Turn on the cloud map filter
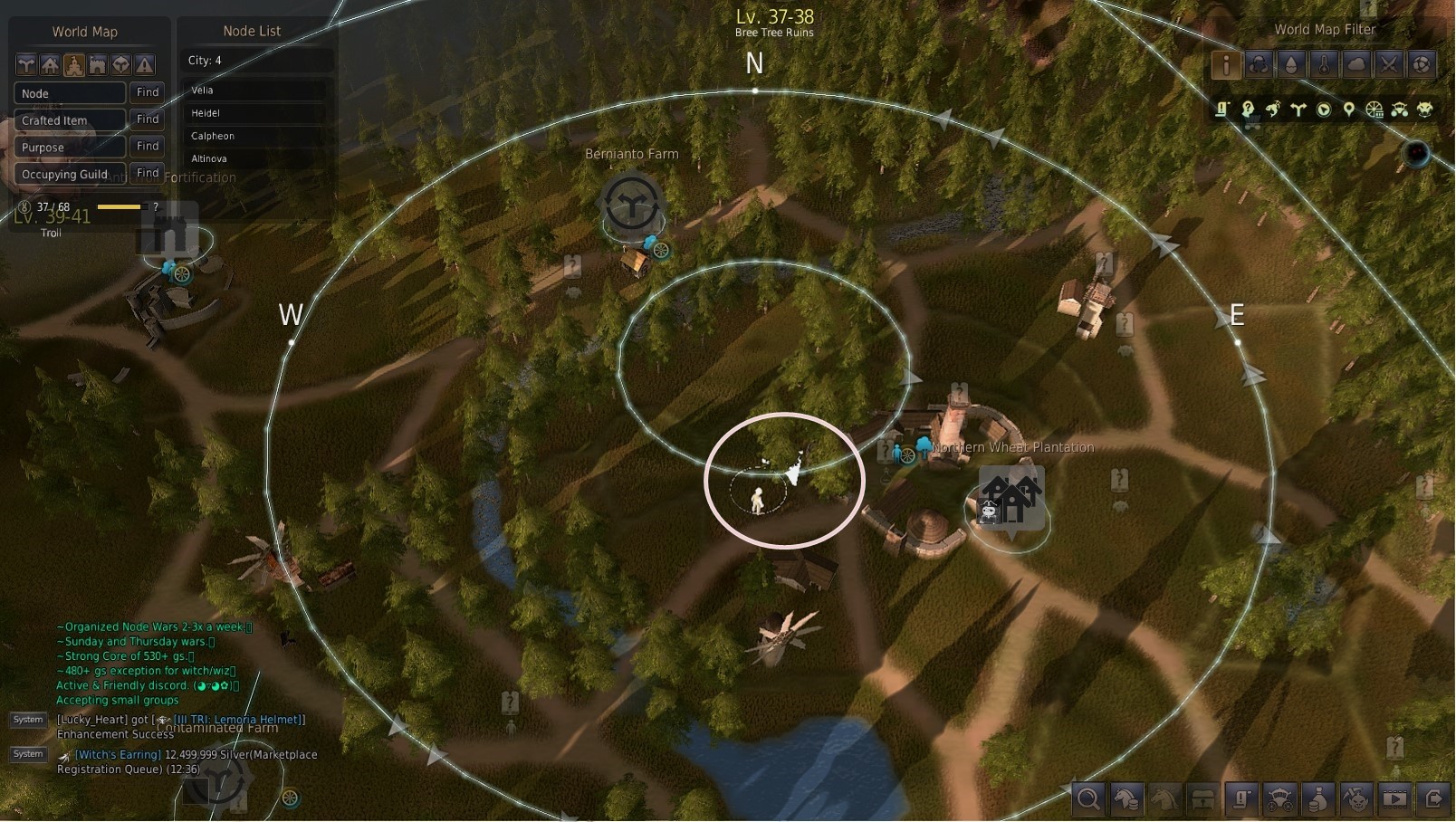1456x822 pixels. click(x=1356, y=64)
